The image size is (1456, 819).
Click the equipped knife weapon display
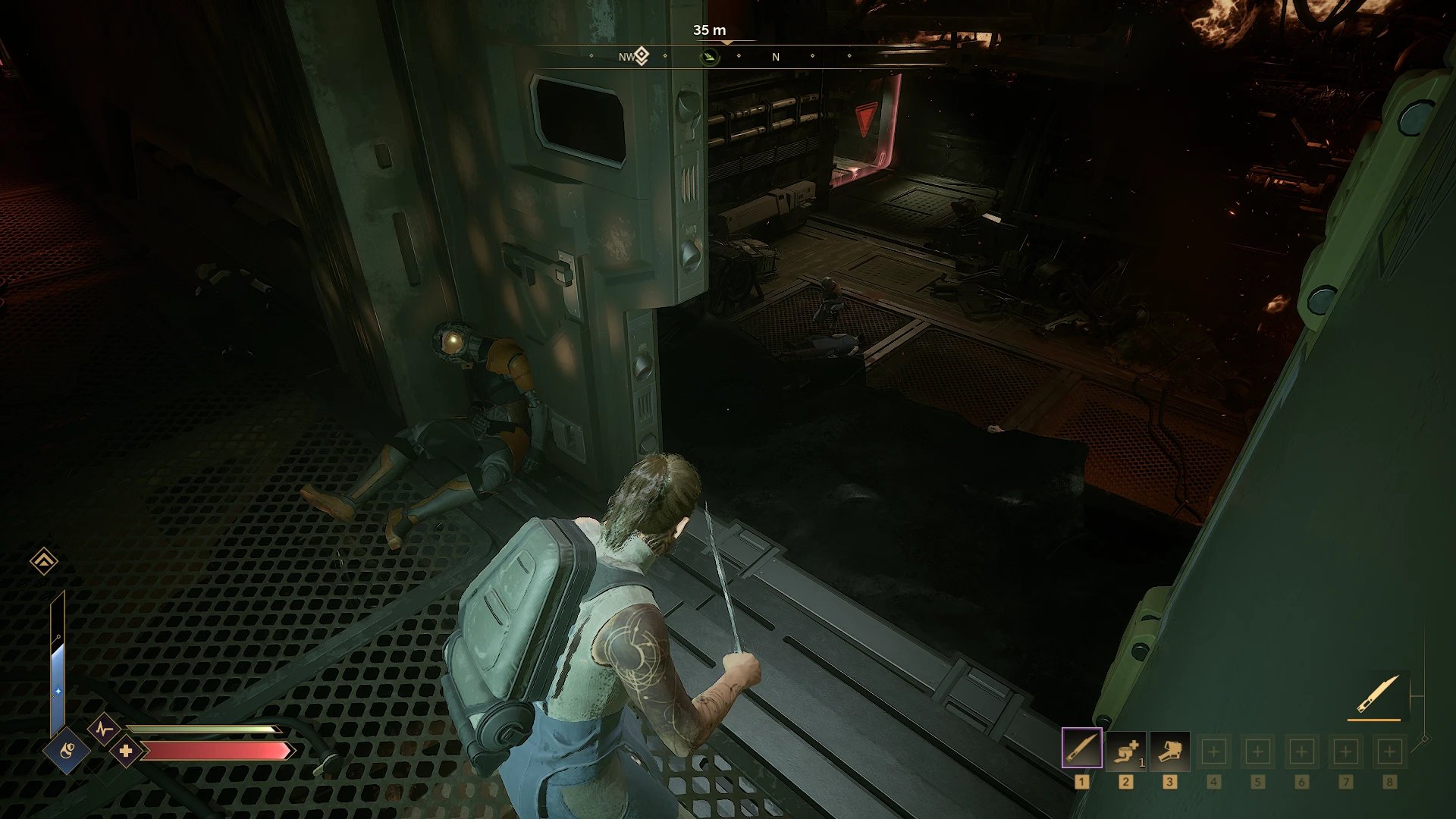pyautogui.click(x=1377, y=694)
